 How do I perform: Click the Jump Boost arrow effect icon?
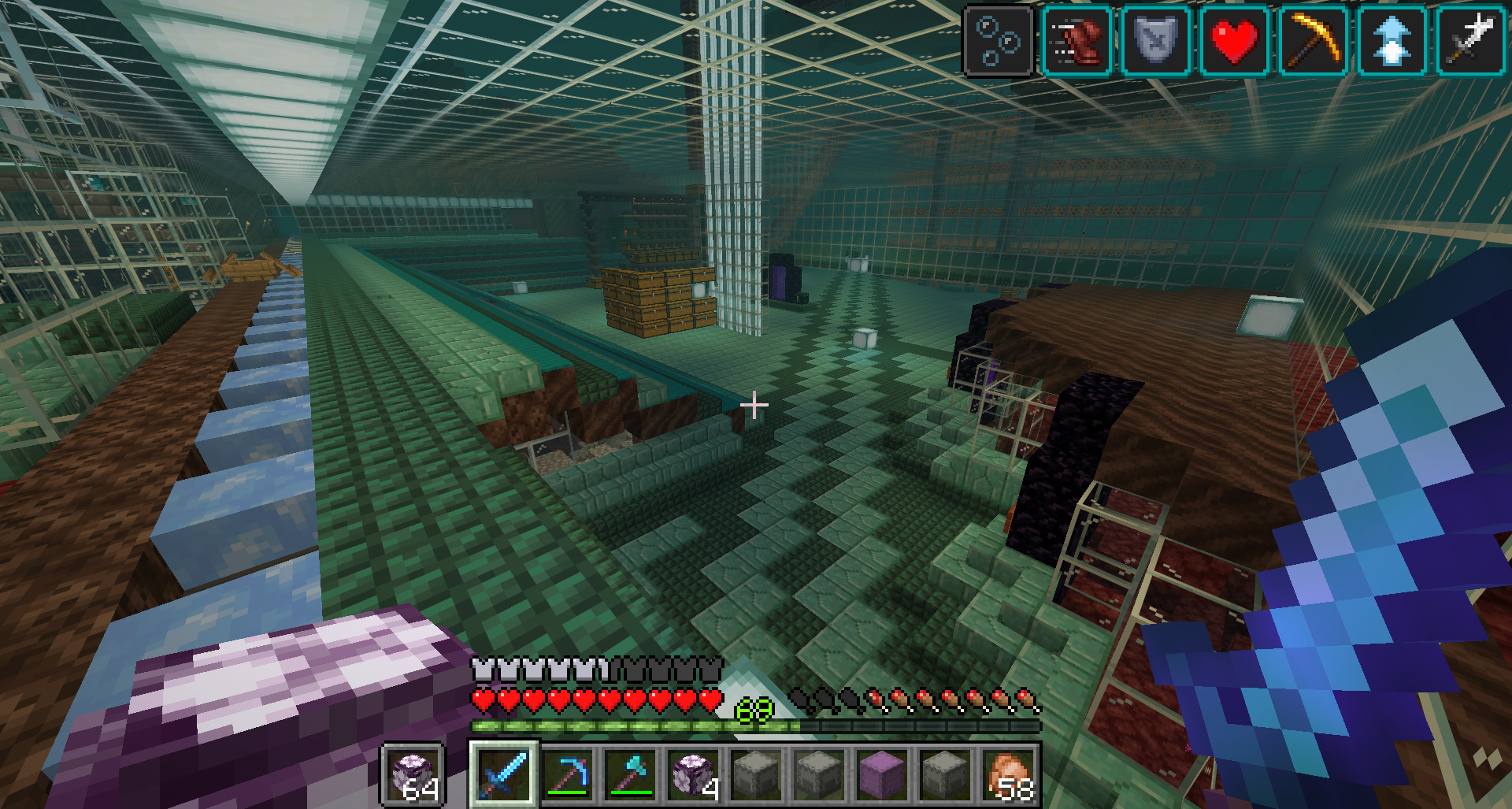point(1392,40)
